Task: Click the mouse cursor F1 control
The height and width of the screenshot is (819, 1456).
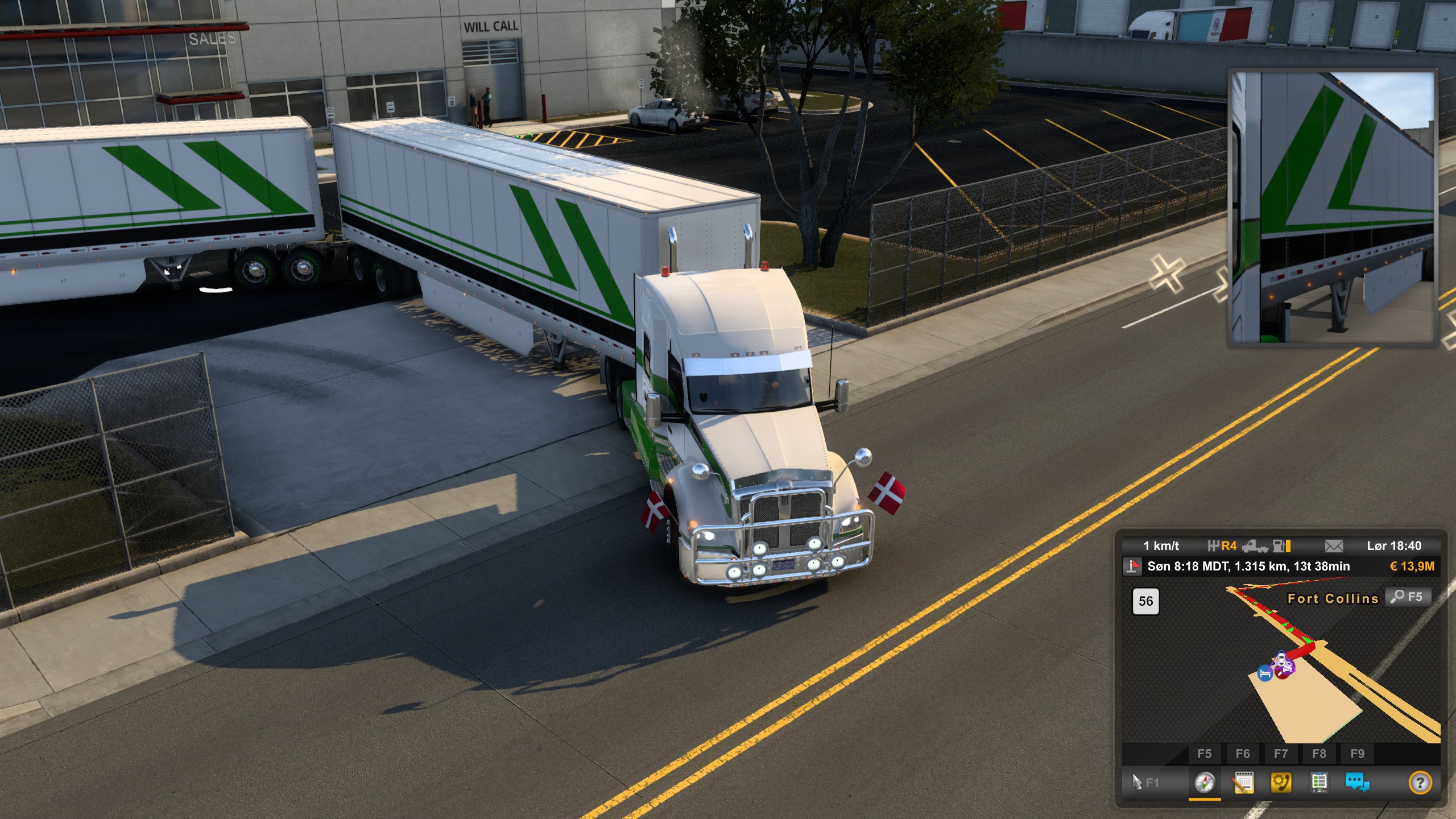Action: (1144, 783)
